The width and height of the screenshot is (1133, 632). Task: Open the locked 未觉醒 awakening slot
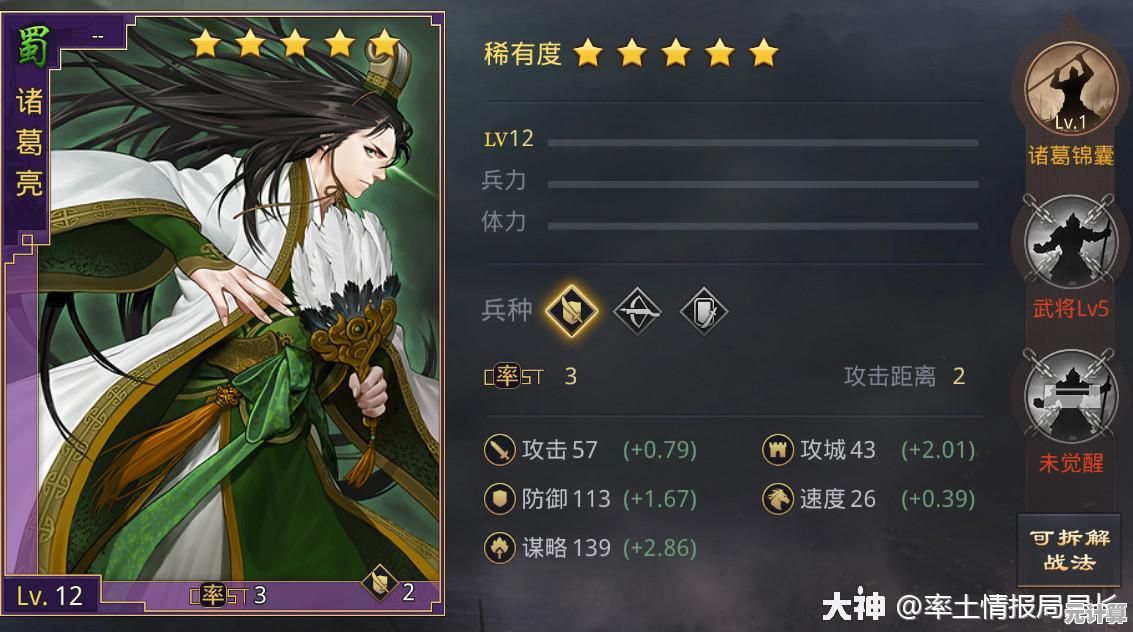point(1069,396)
